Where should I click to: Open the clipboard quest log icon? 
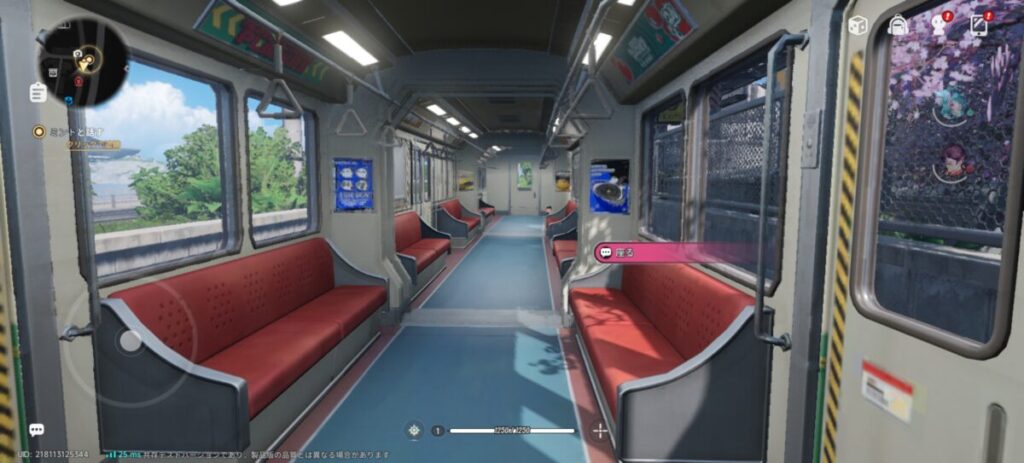tap(38, 93)
